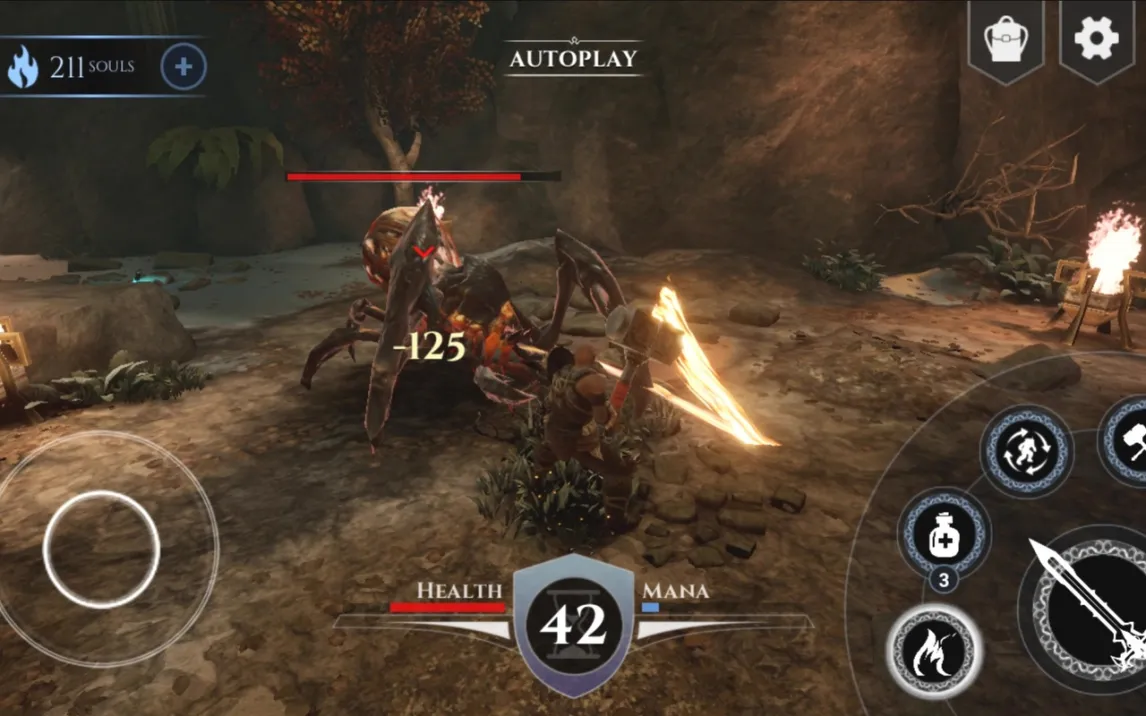Tap the plus button to add souls
Viewport: 1146px width, 716px height.
183,67
